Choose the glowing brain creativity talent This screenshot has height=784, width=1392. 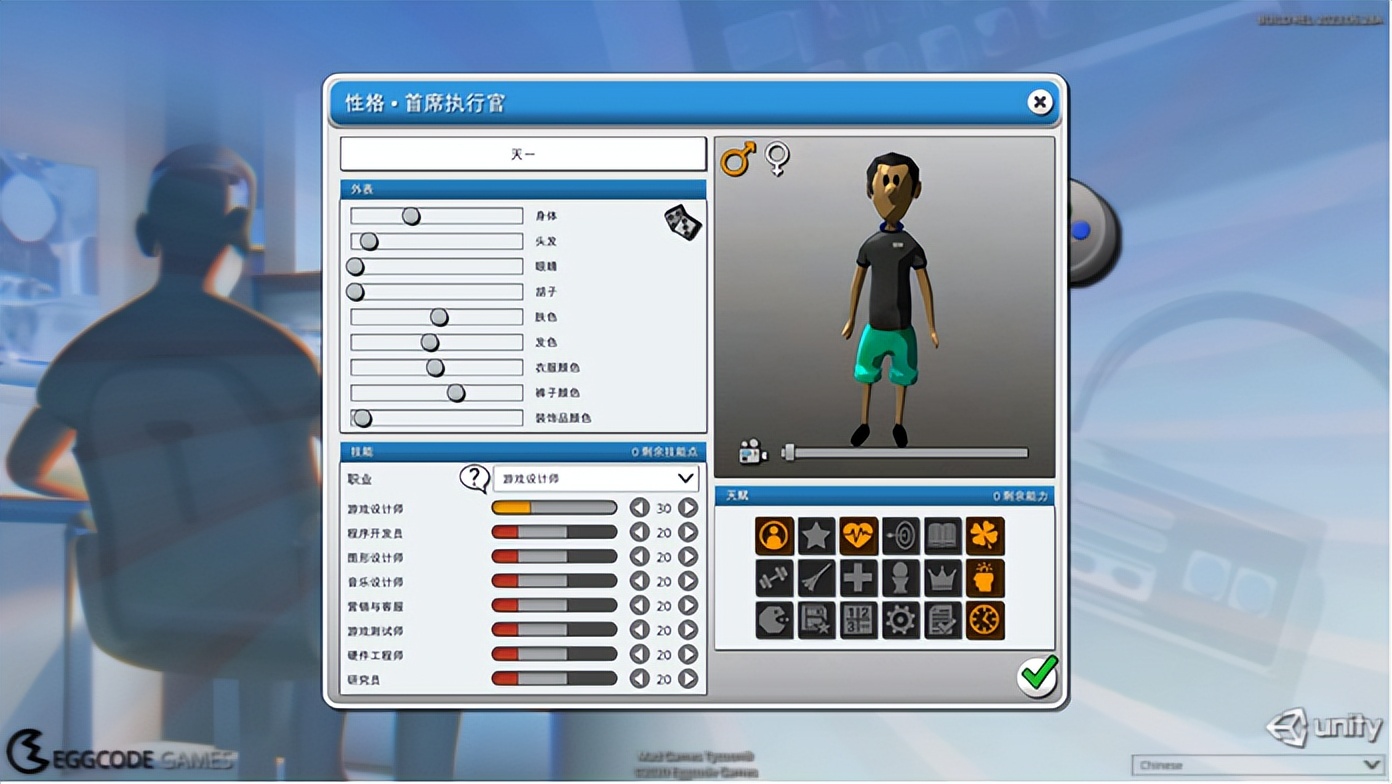(985, 578)
